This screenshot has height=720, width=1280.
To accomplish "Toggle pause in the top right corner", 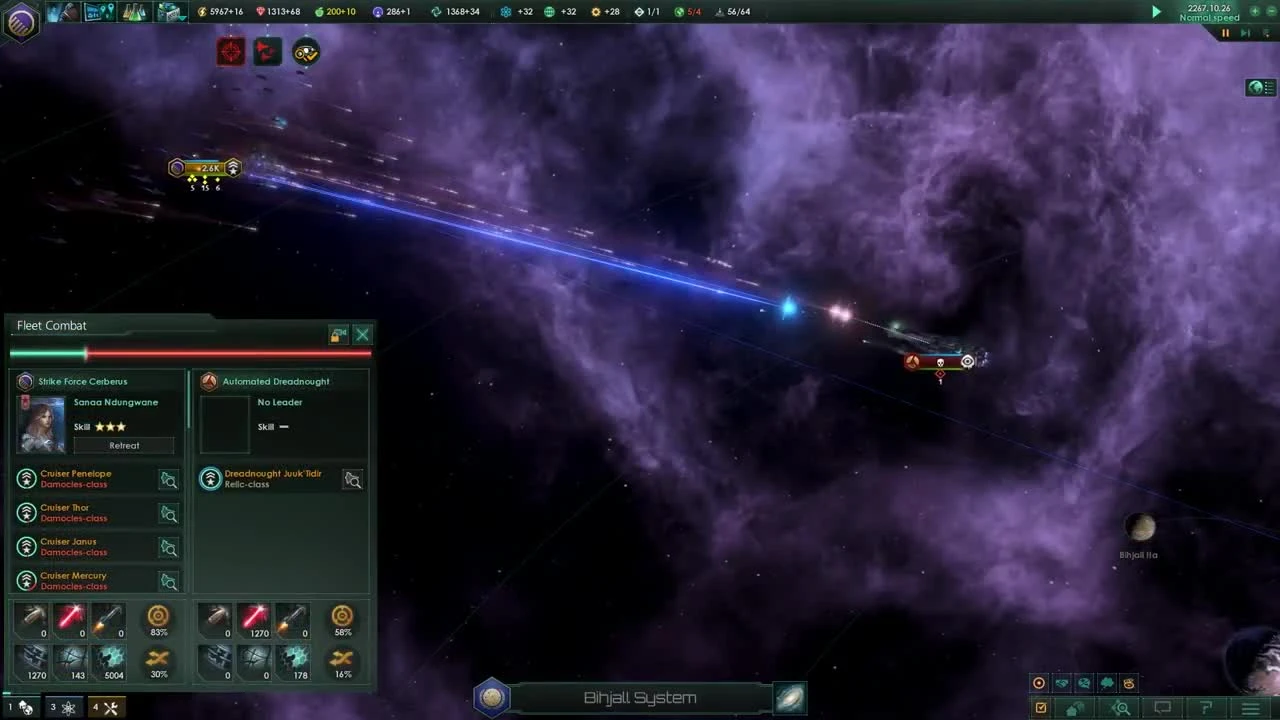I will click(1226, 33).
